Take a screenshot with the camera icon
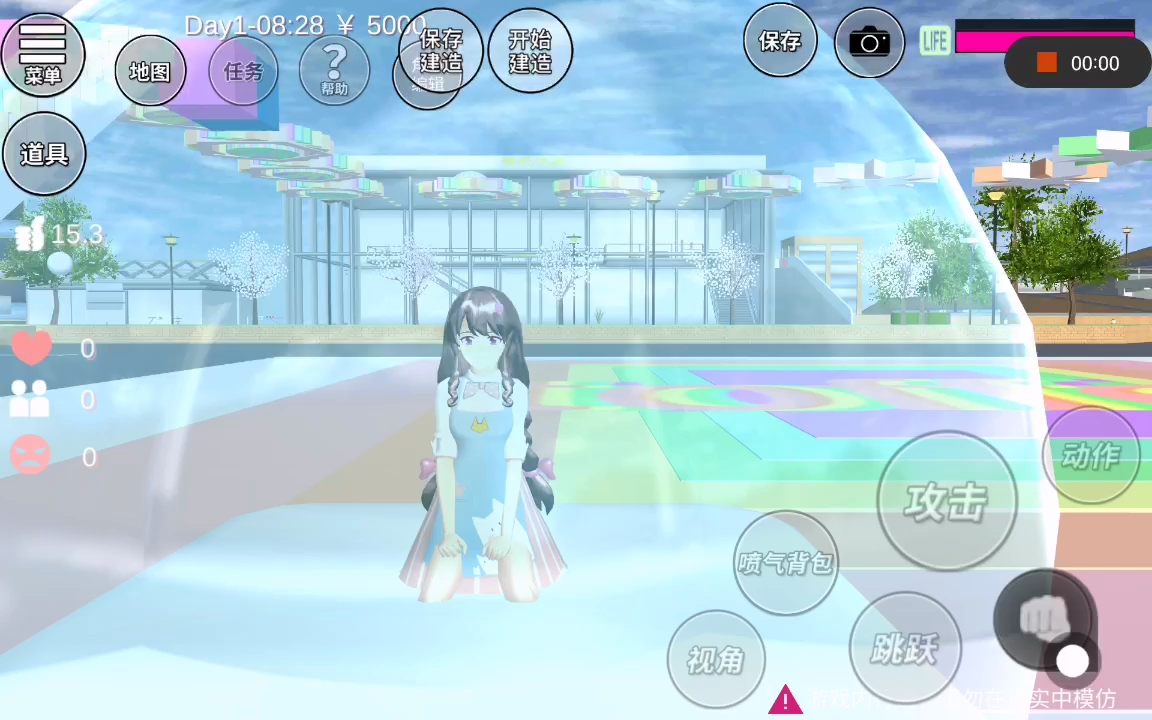This screenshot has width=1152, height=720. (869, 42)
